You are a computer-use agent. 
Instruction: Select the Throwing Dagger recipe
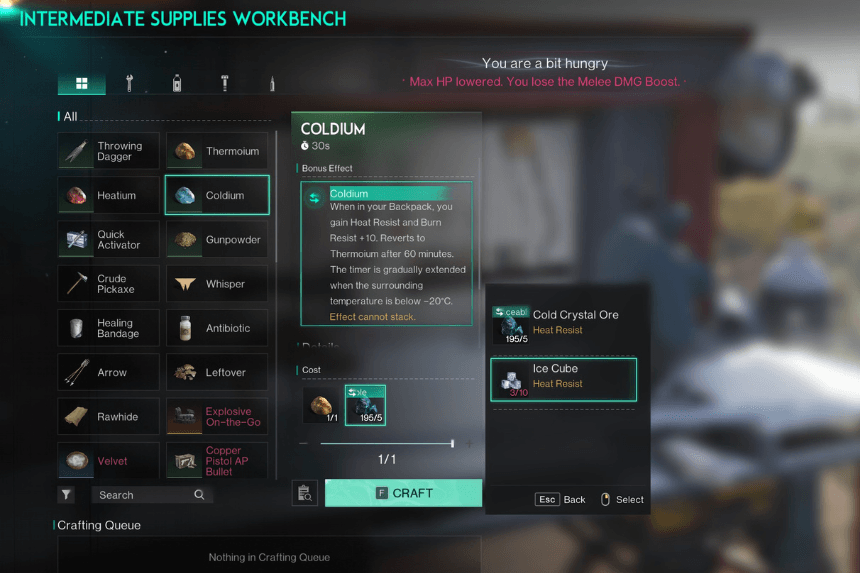pyautogui.click(x=108, y=151)
